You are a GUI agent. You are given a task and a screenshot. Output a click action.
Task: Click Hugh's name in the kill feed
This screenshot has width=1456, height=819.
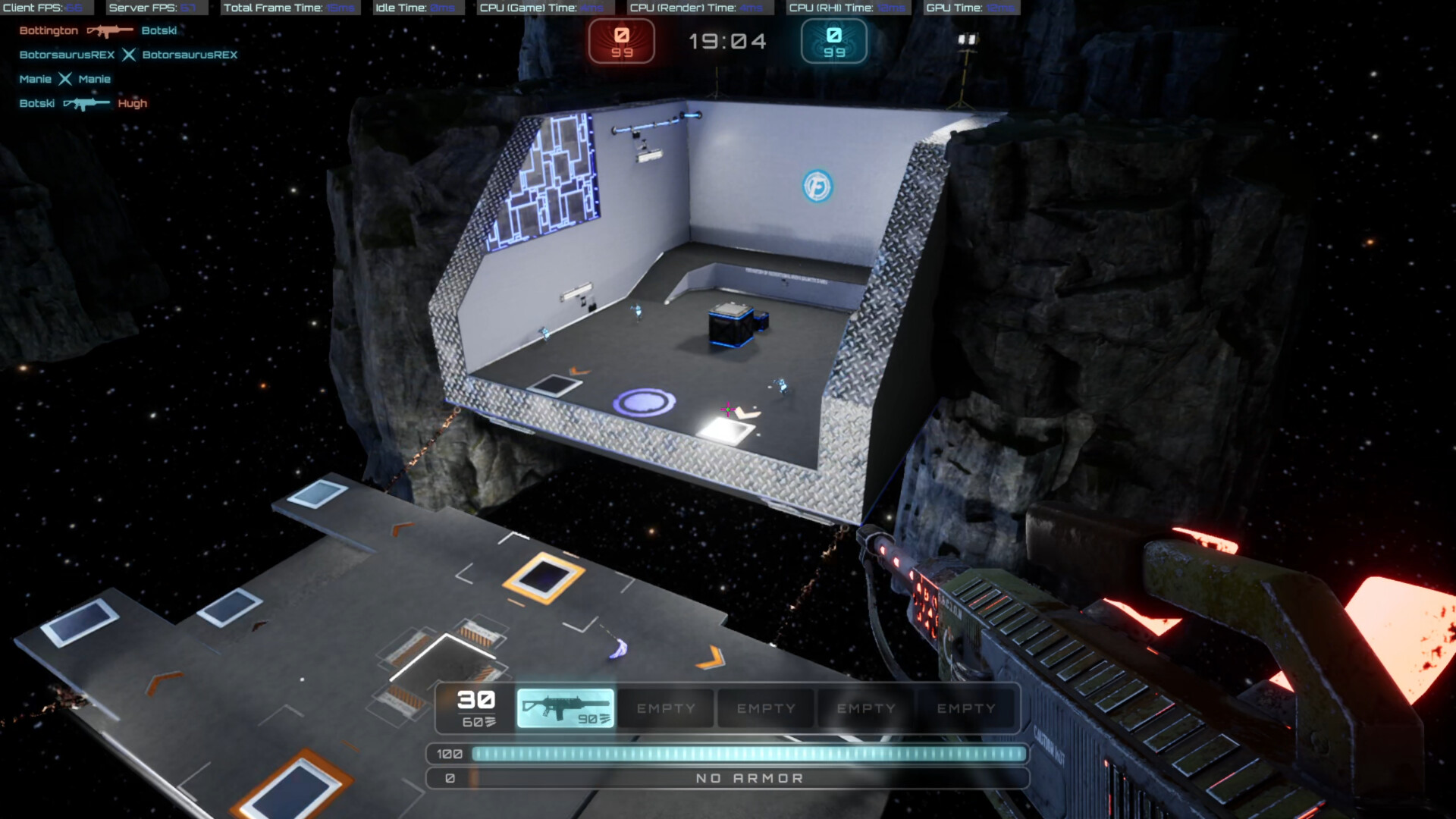(132, 103)
